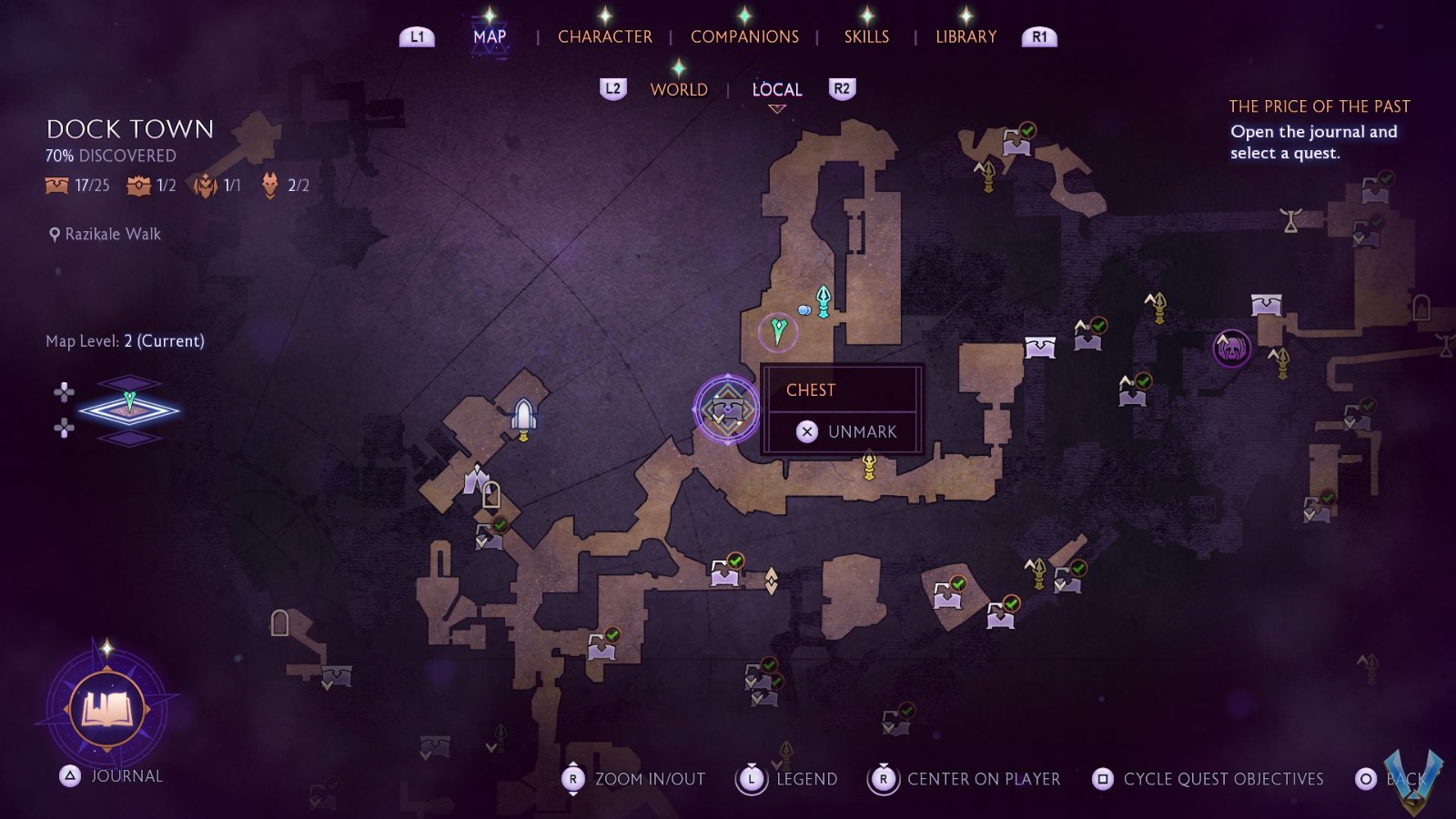
Task: Select the purple skull boss marker
Action: (x=1231, y=349)
